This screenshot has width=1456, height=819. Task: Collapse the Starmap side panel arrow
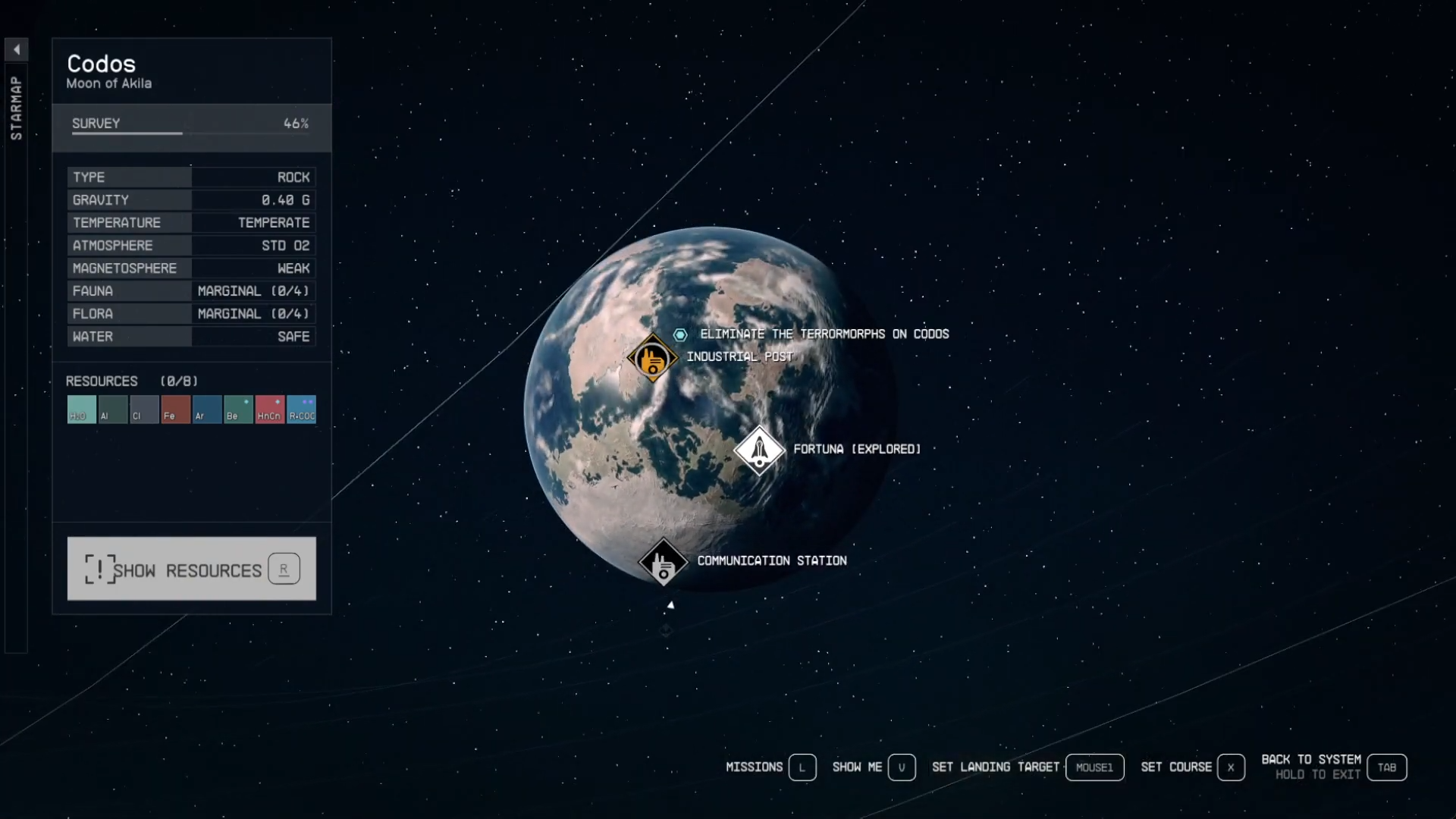pos(16,50)
